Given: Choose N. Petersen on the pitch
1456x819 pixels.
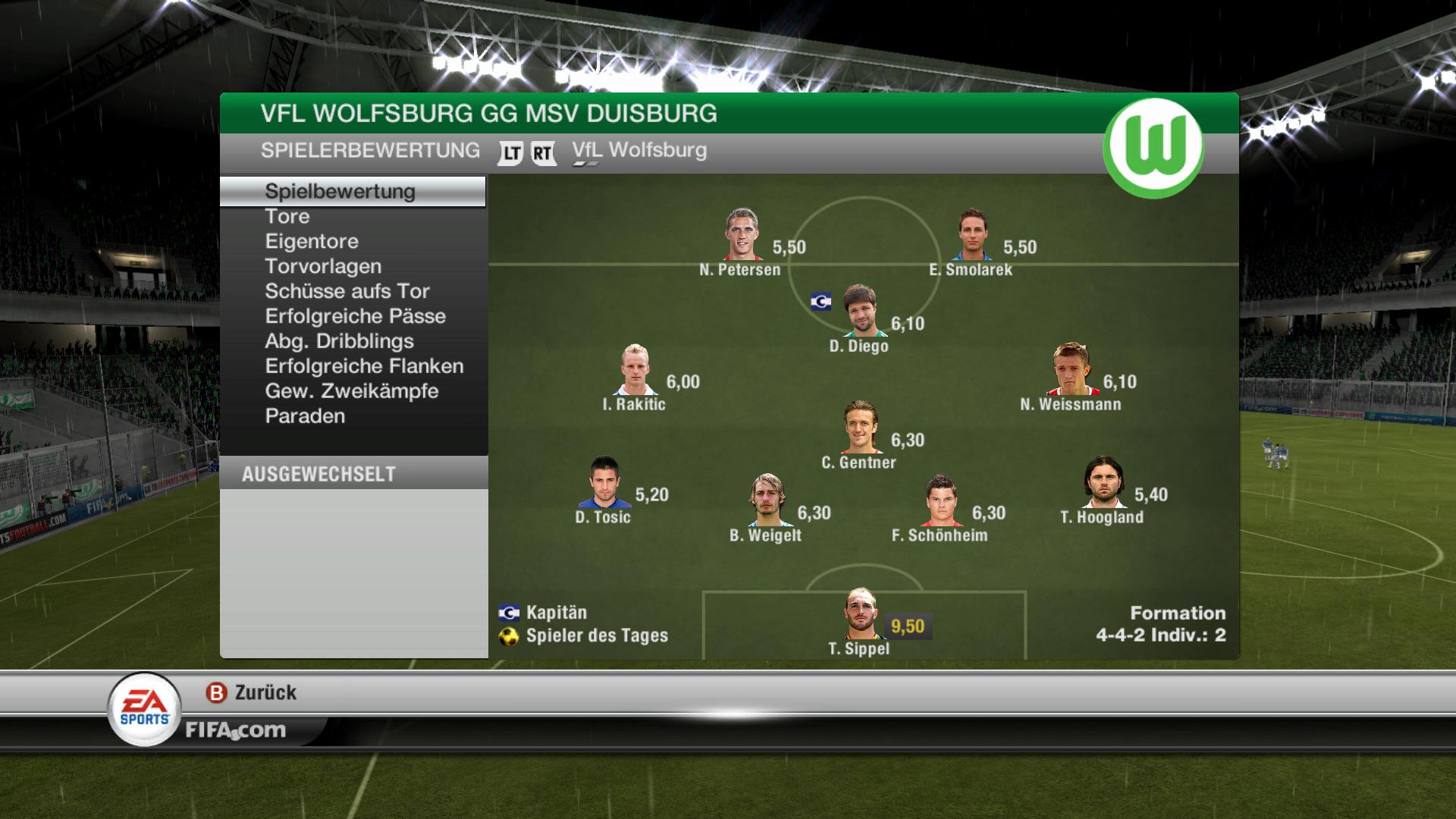Looking at the screenshot, I should (x=742, y=234).
